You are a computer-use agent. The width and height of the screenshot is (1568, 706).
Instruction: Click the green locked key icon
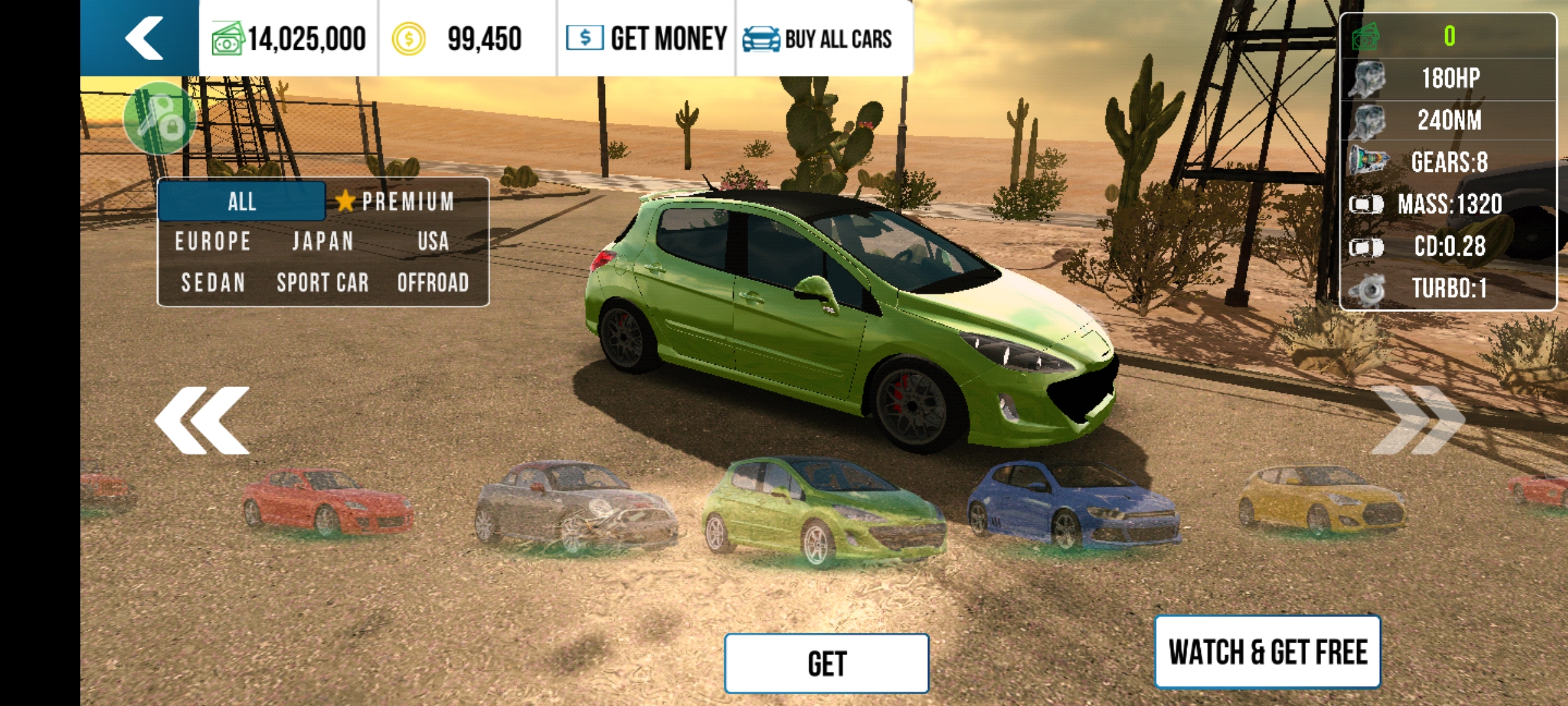point(160,119)
